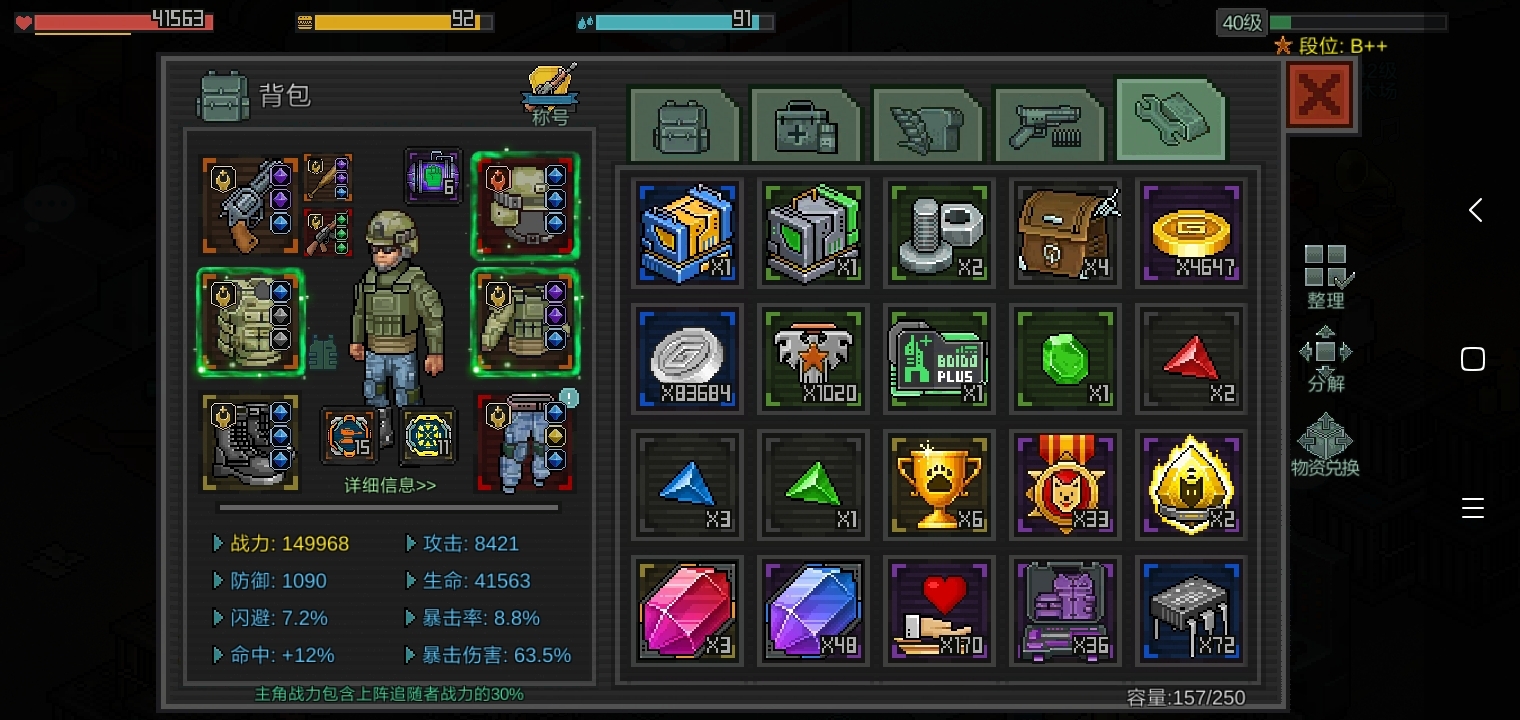Screen dimensions: 1520x720
Task: Choose the equipped combat boots slot
Action: 250,442
